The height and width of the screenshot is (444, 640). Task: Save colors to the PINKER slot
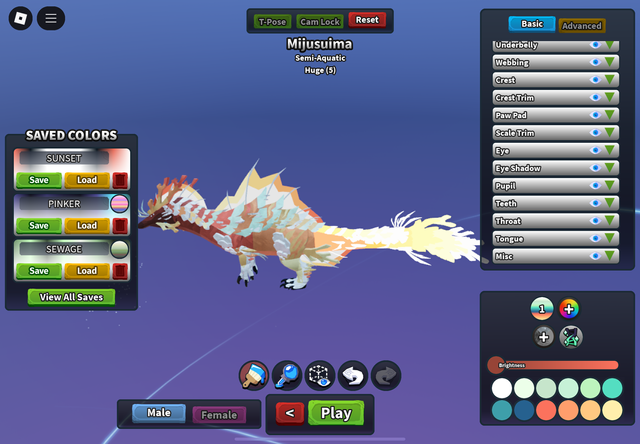point(39,226)
